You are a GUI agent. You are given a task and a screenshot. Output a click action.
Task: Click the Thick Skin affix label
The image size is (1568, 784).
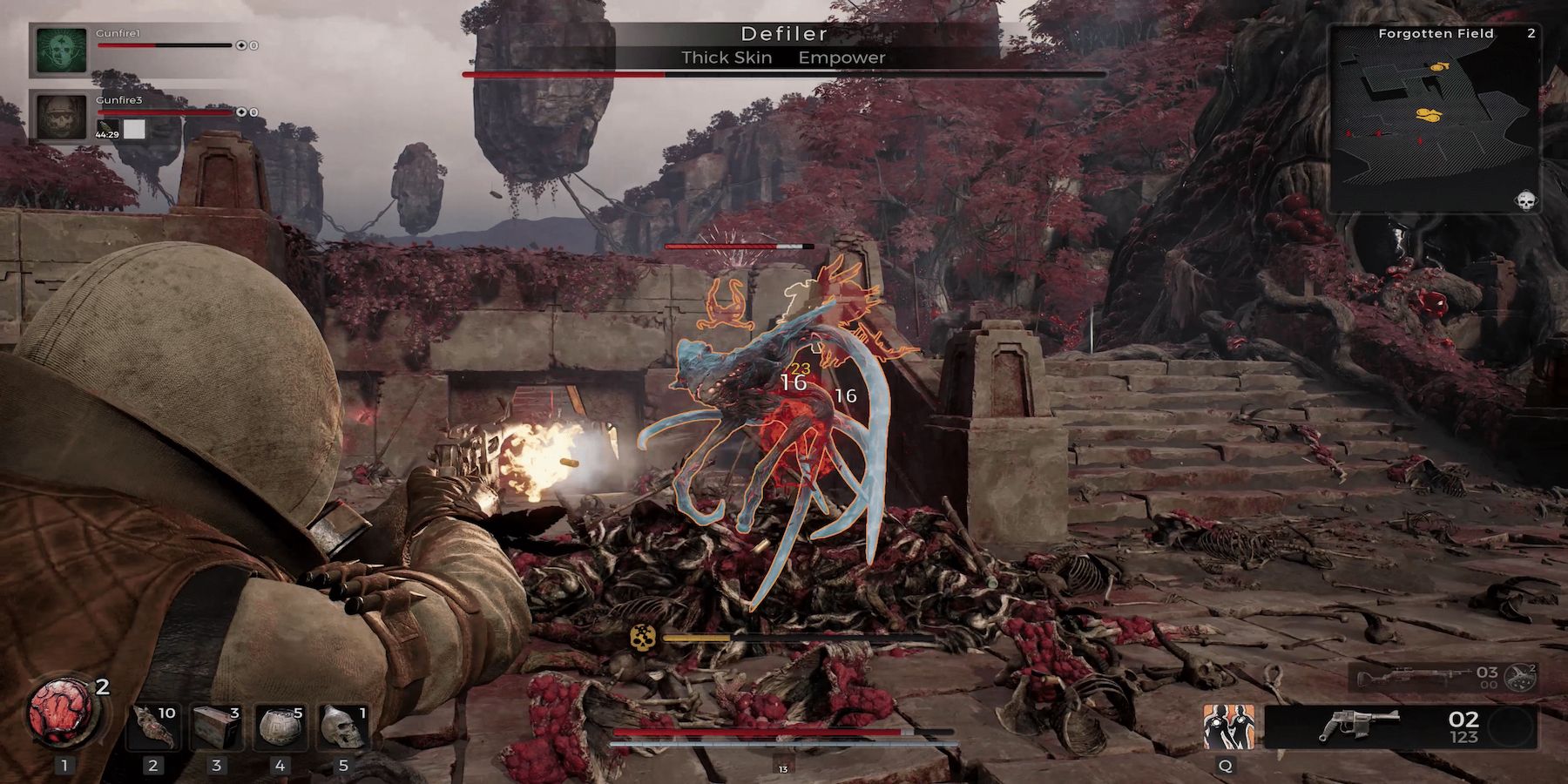(727, 57)
